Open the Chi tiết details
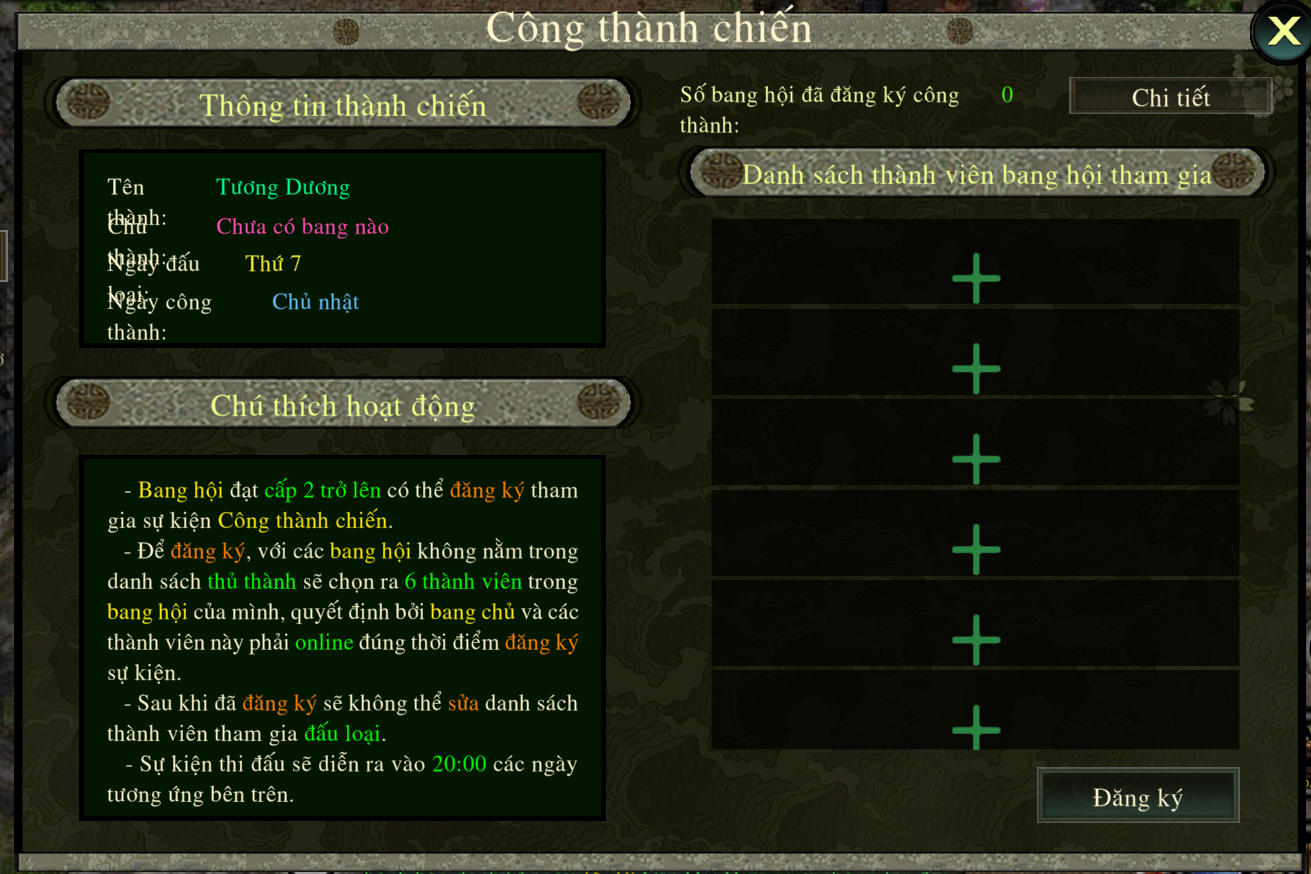Image resolution: width=1311 pixels, height=874 pixels. (x=1170, y=97)
